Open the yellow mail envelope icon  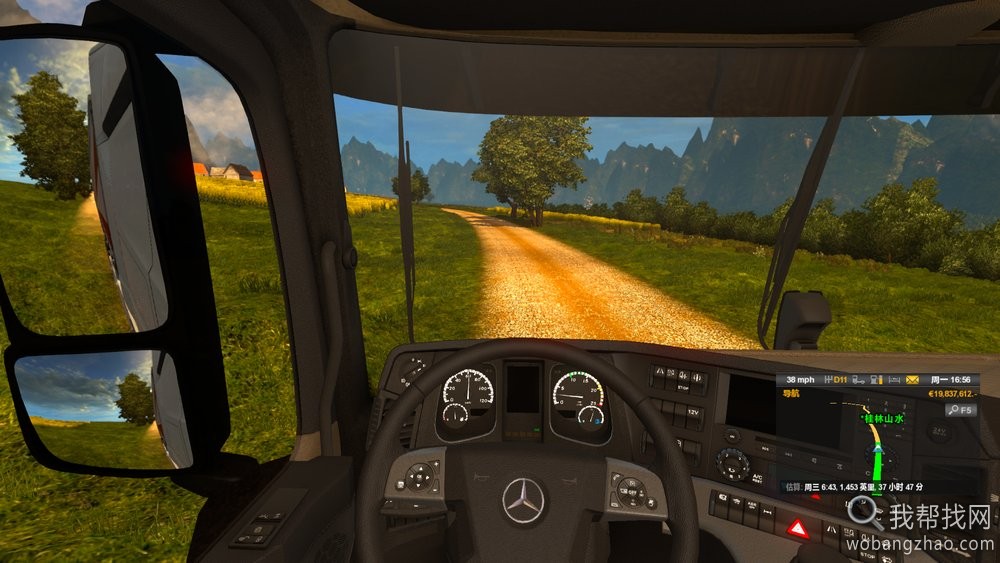[912, 380]
